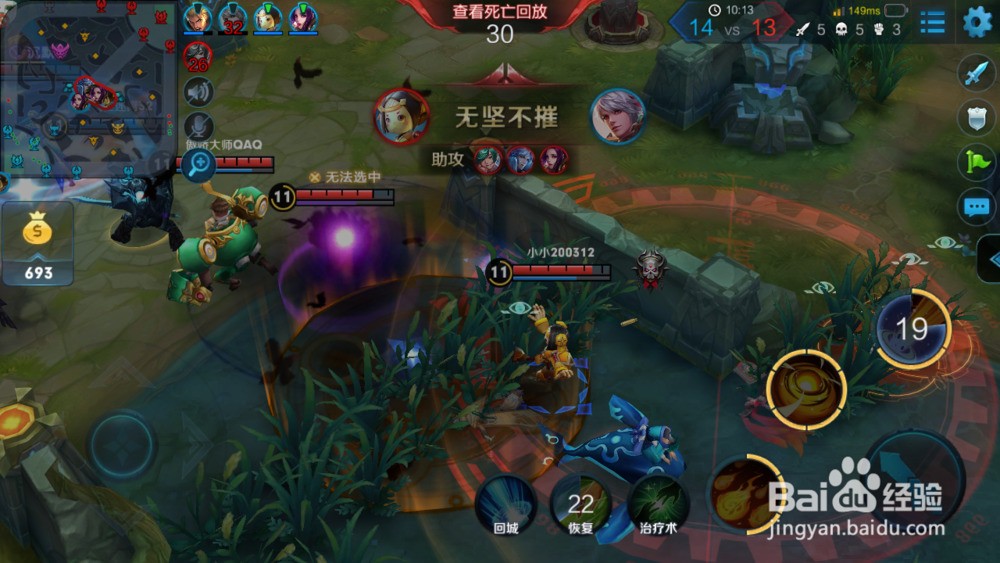Open the chat bubble quick messages
Viewport: 1000px width, 563px height.
pos(975,207)
